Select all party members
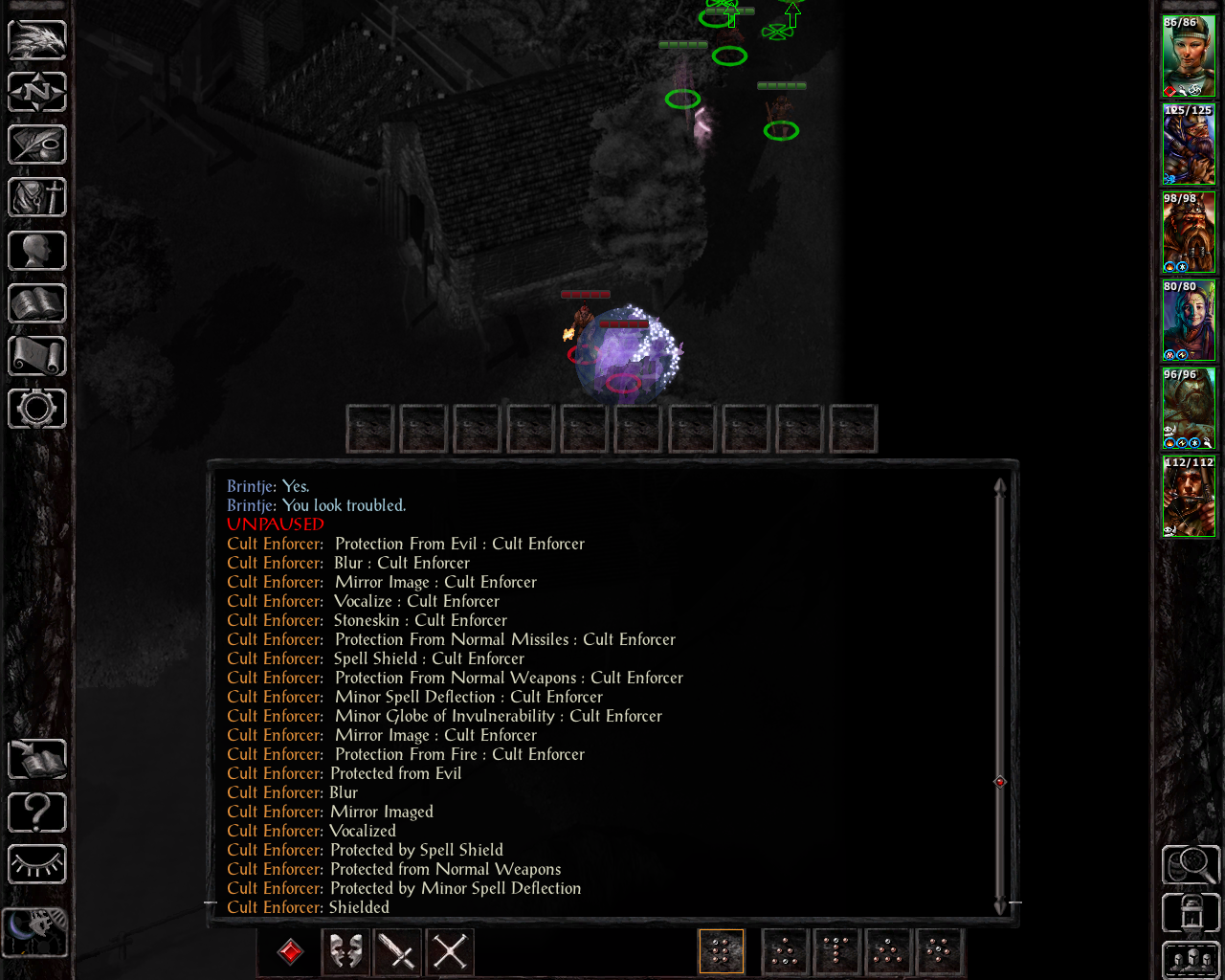The width and height of the screenshot is (1225, 980). click(1191, 960)
